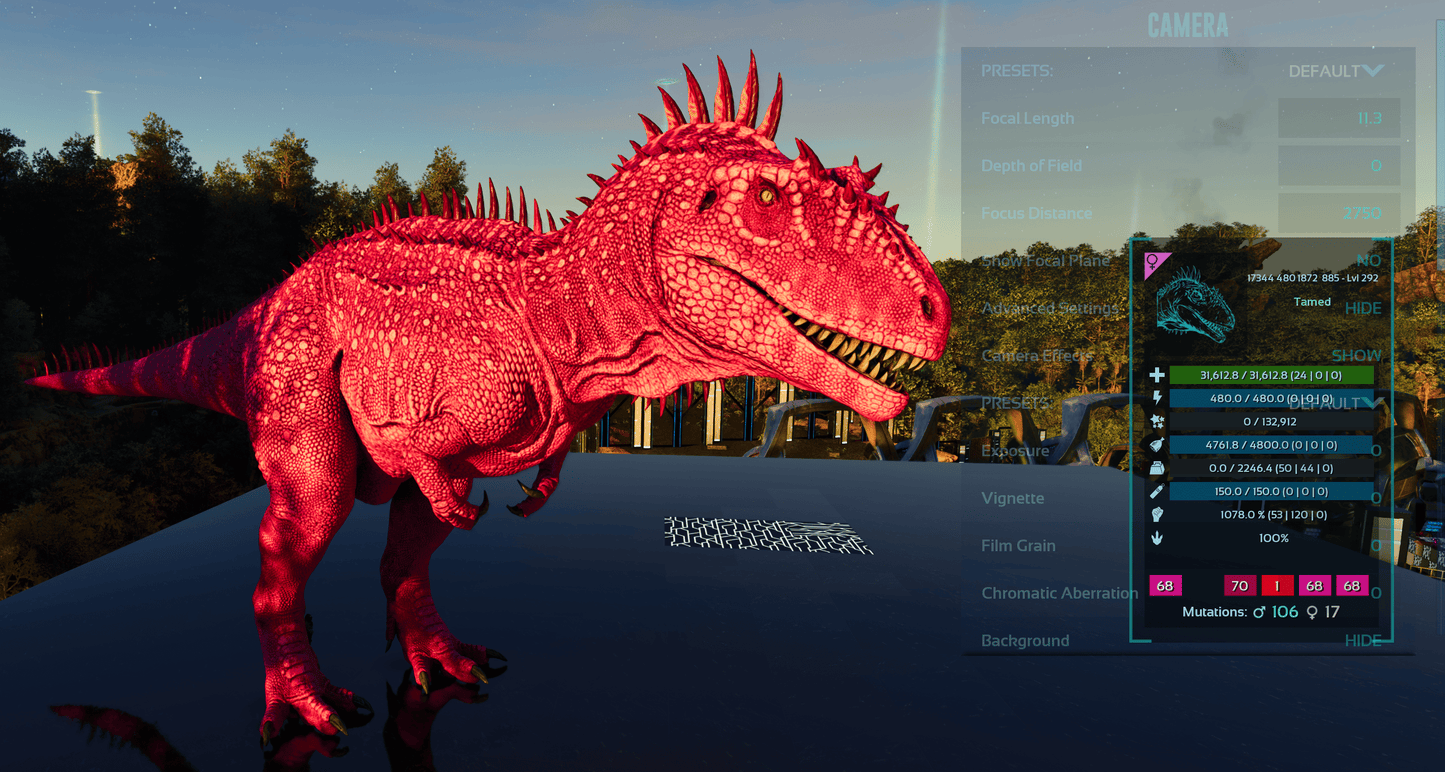Toggle the Show Focal Plane NO setting
The height and width of the screenshot is (772, 1445).
tap(1369, 260)
